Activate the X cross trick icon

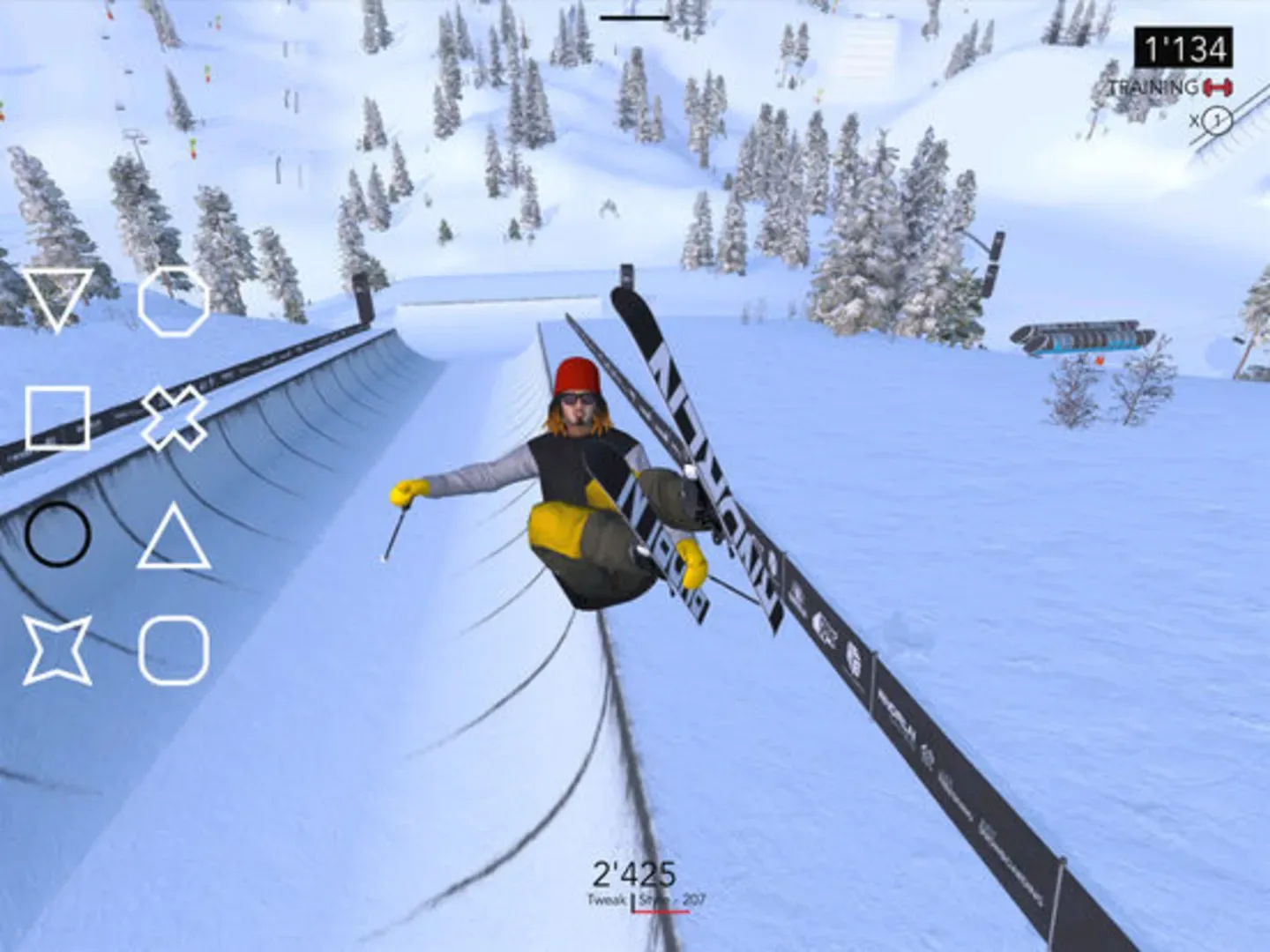[175, 417]
